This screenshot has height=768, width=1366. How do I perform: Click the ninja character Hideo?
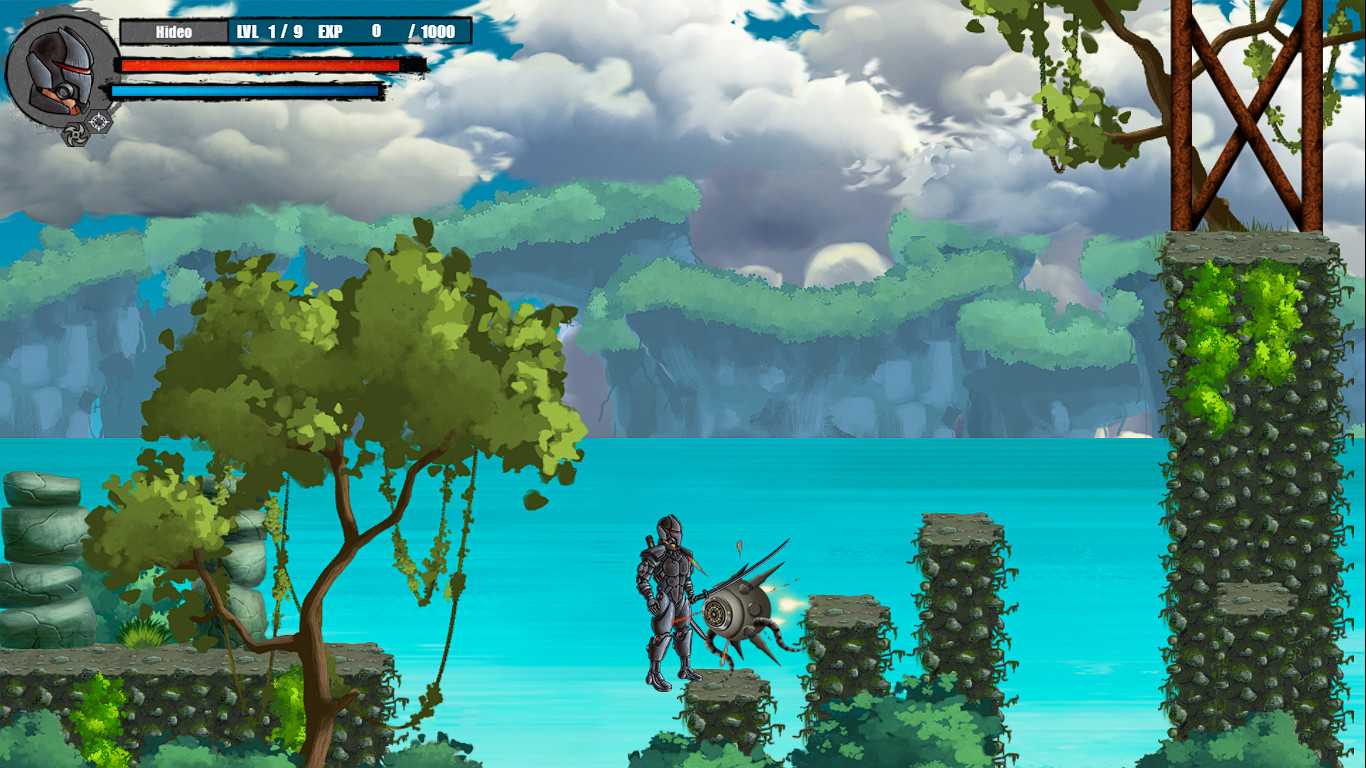667,600
